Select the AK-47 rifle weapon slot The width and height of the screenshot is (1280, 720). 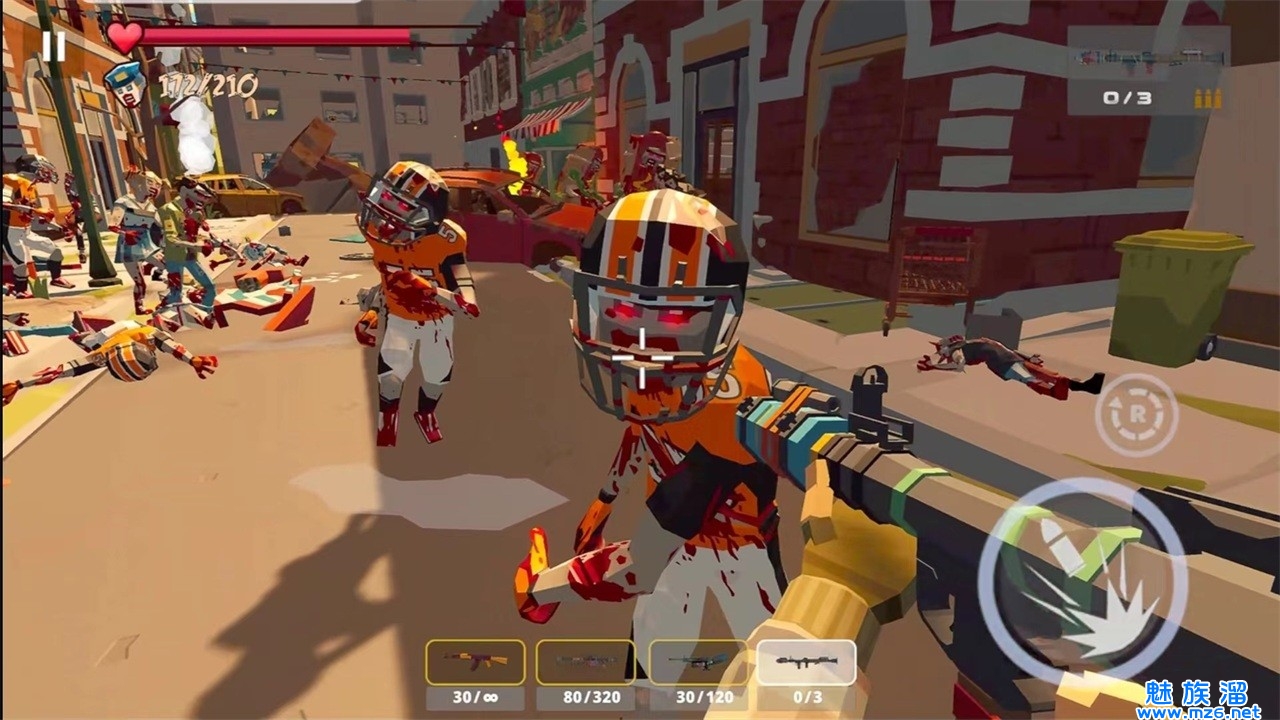475,662
